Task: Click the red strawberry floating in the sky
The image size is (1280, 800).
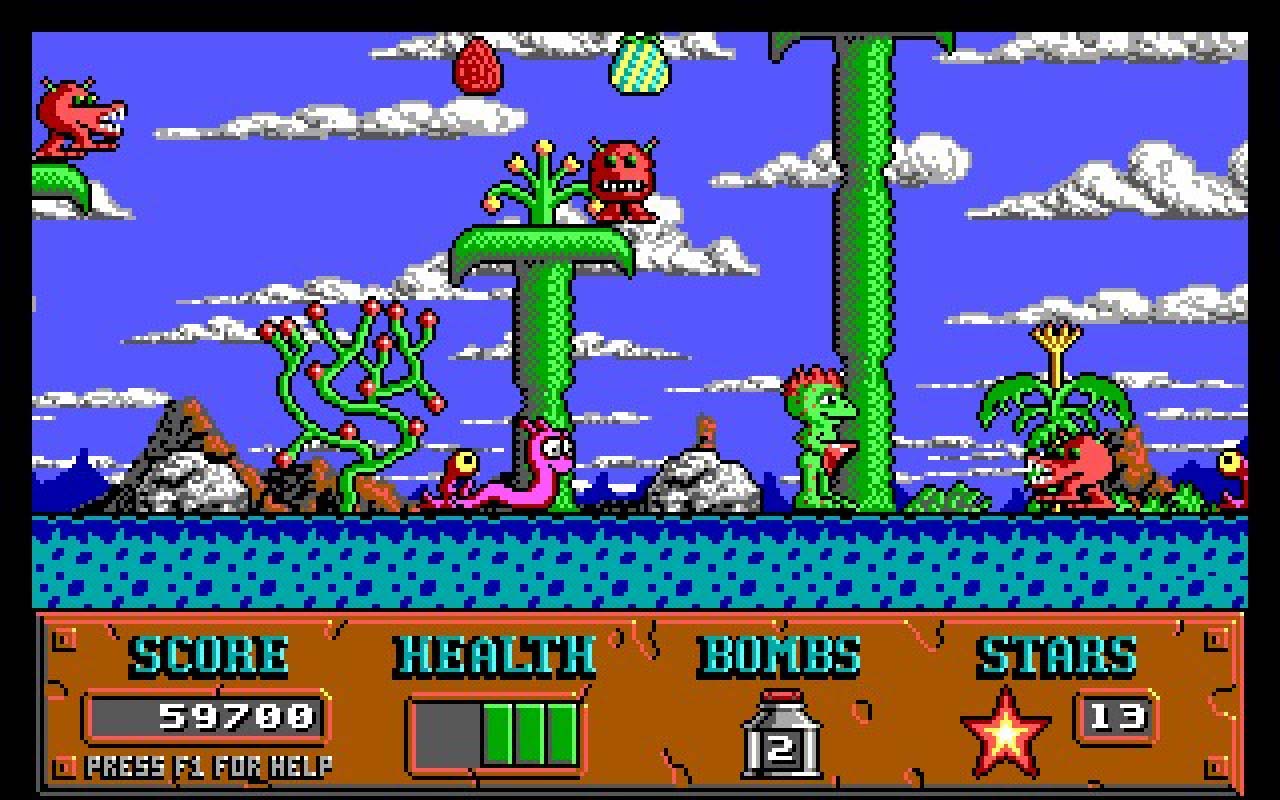Action: (476, 65)
